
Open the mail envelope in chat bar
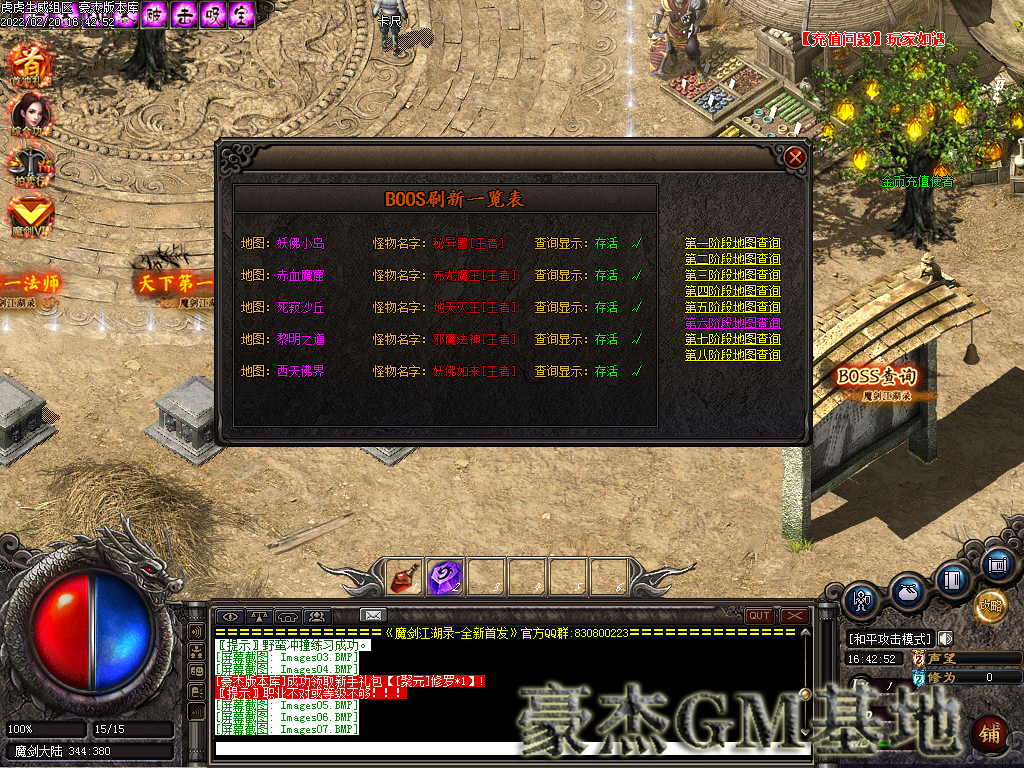372,615
